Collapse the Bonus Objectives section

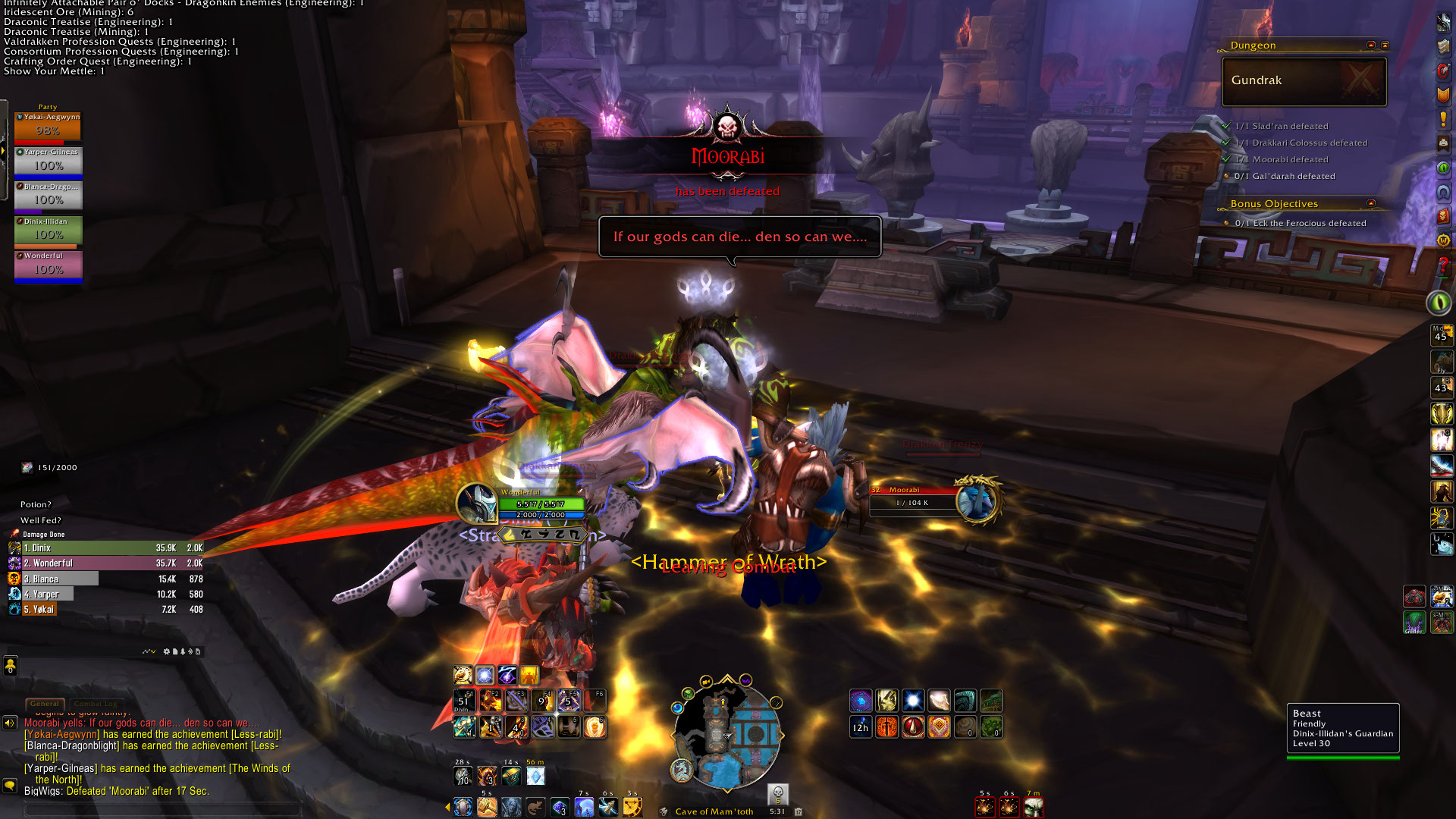pyautogui.click(x=1371, y=203)
